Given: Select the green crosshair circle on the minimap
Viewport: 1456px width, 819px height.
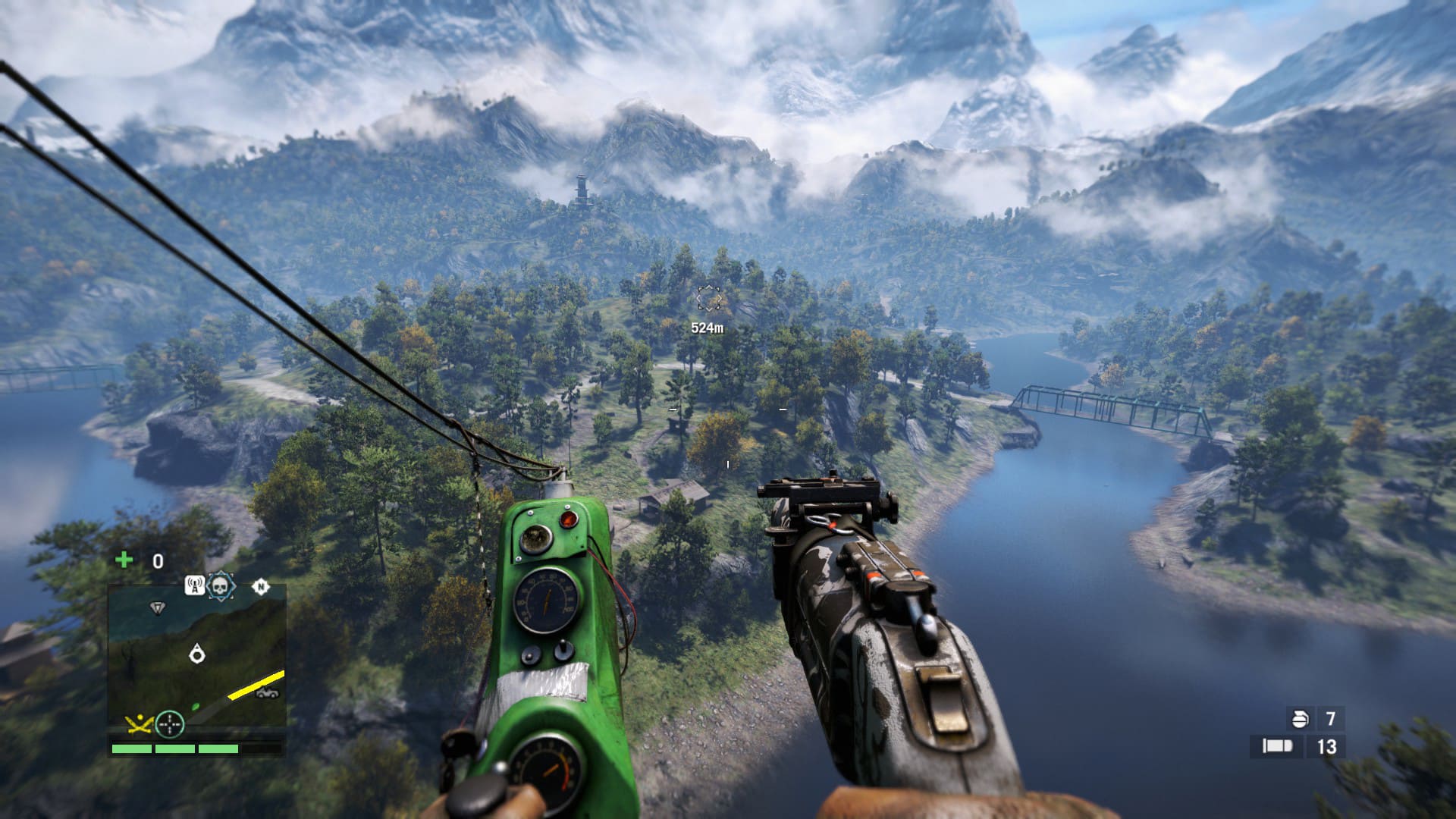Looking at the screenshot, I should tap(170, 724).
